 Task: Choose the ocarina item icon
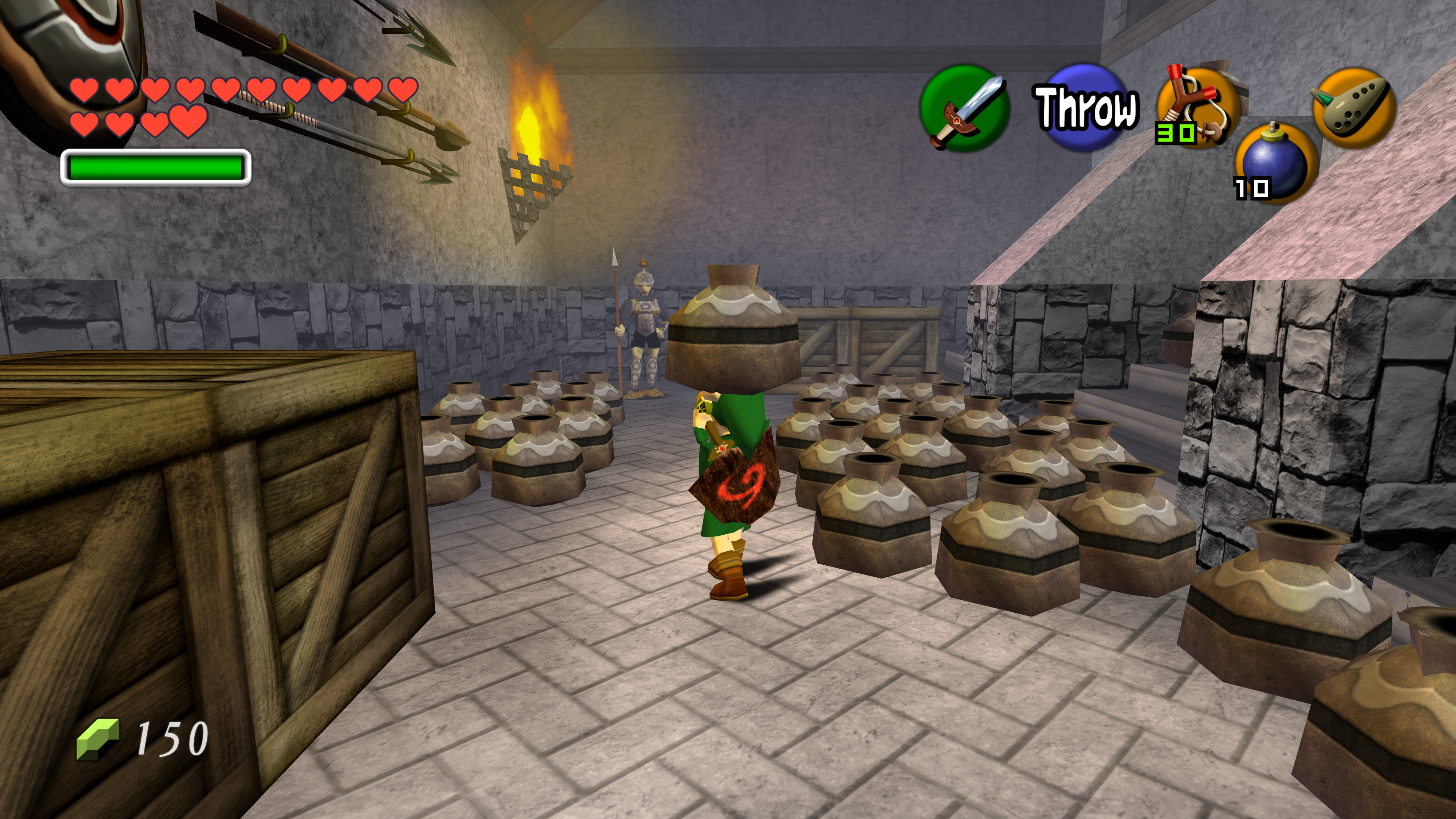[1353, 107]
